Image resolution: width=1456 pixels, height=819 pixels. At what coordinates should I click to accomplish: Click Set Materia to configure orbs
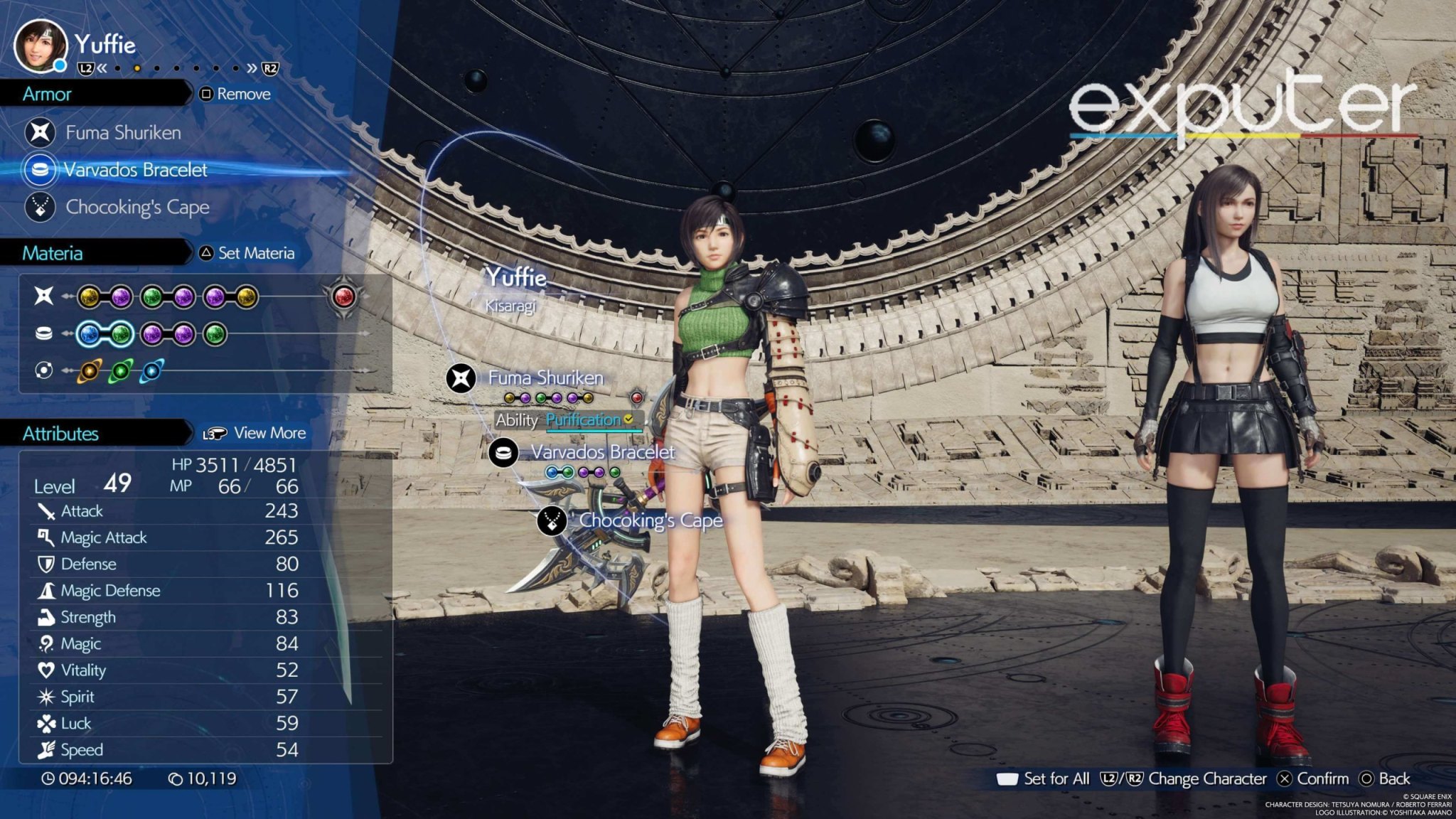click(x=254, y=253)
